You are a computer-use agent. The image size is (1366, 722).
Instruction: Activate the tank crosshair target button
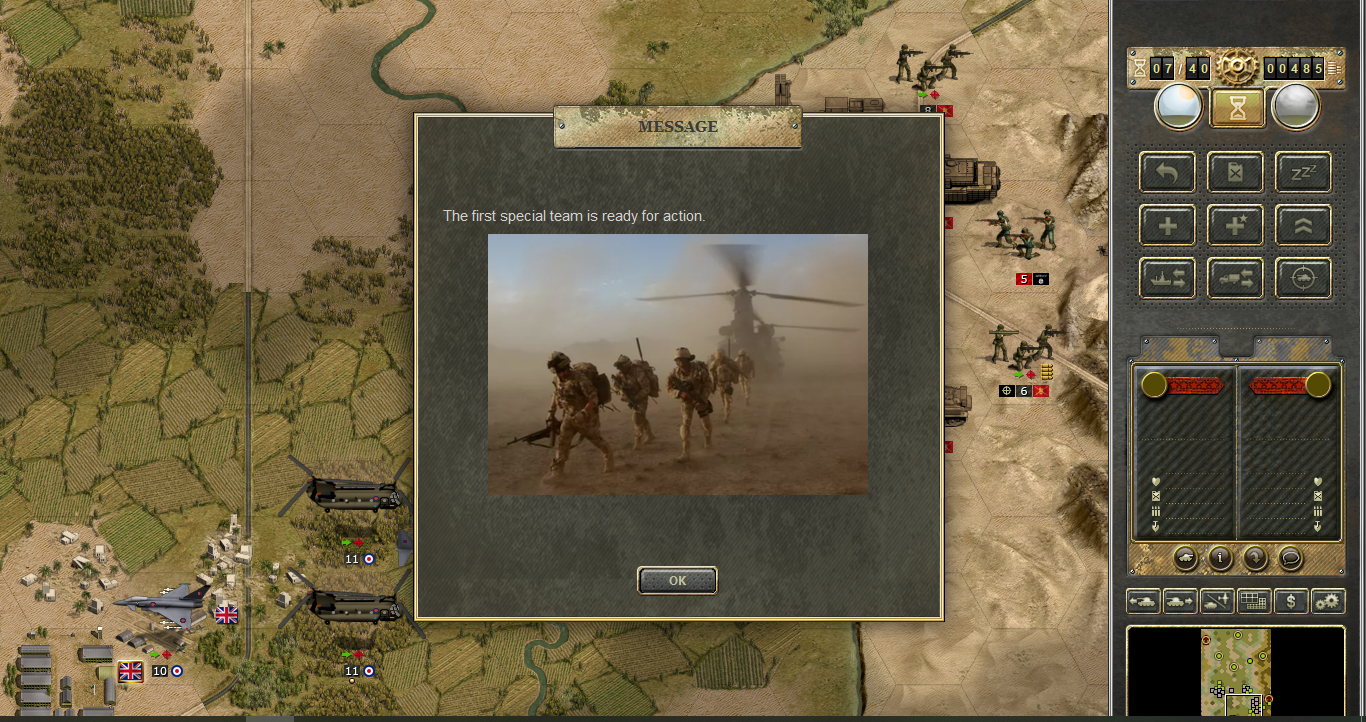(x=1302, y=278)
